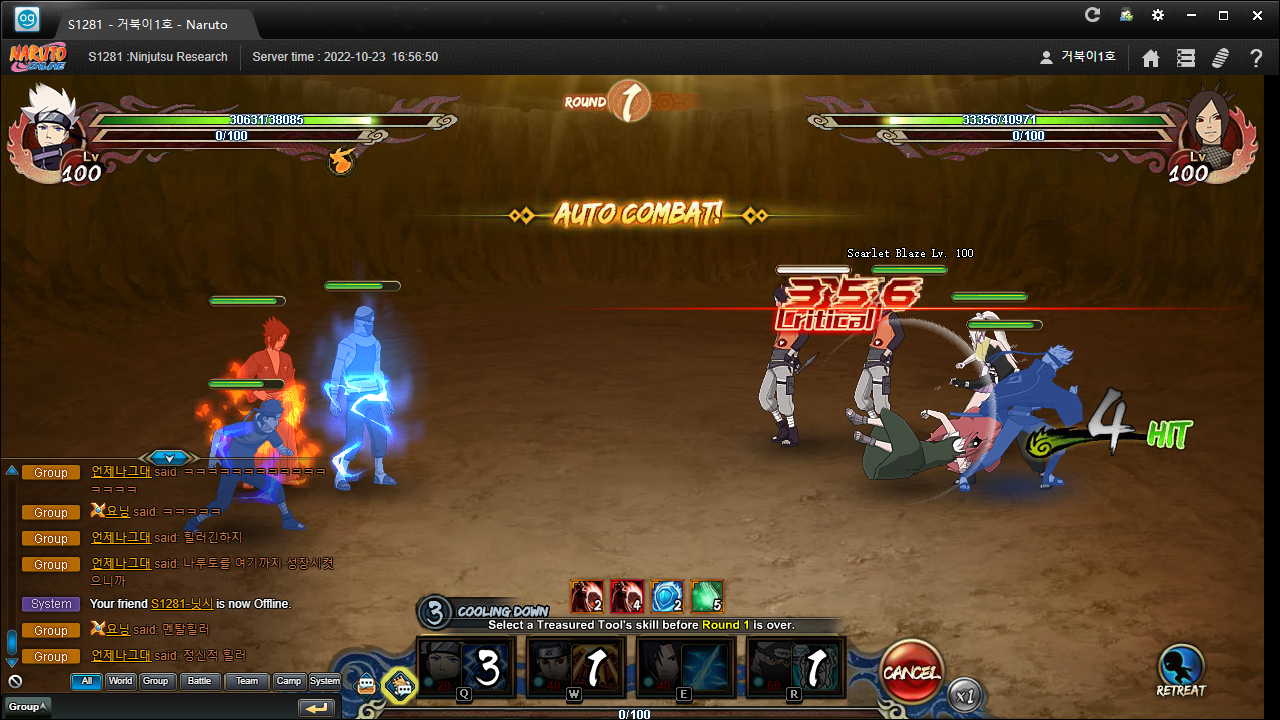1280x720 pixels.
Task: Click the S1281-닛시 friend name link
Action: 181,604
